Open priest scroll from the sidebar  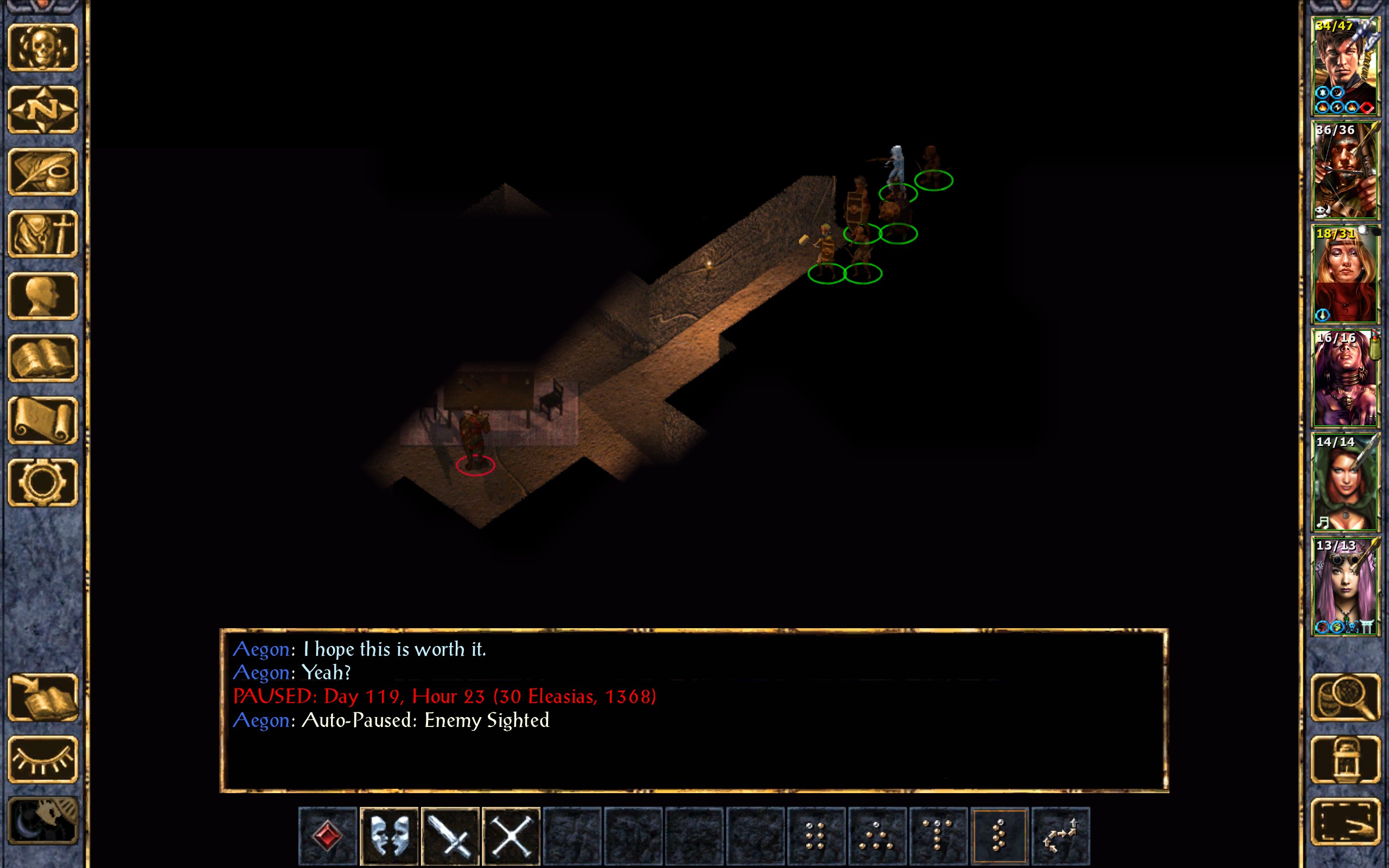(43, 420)
